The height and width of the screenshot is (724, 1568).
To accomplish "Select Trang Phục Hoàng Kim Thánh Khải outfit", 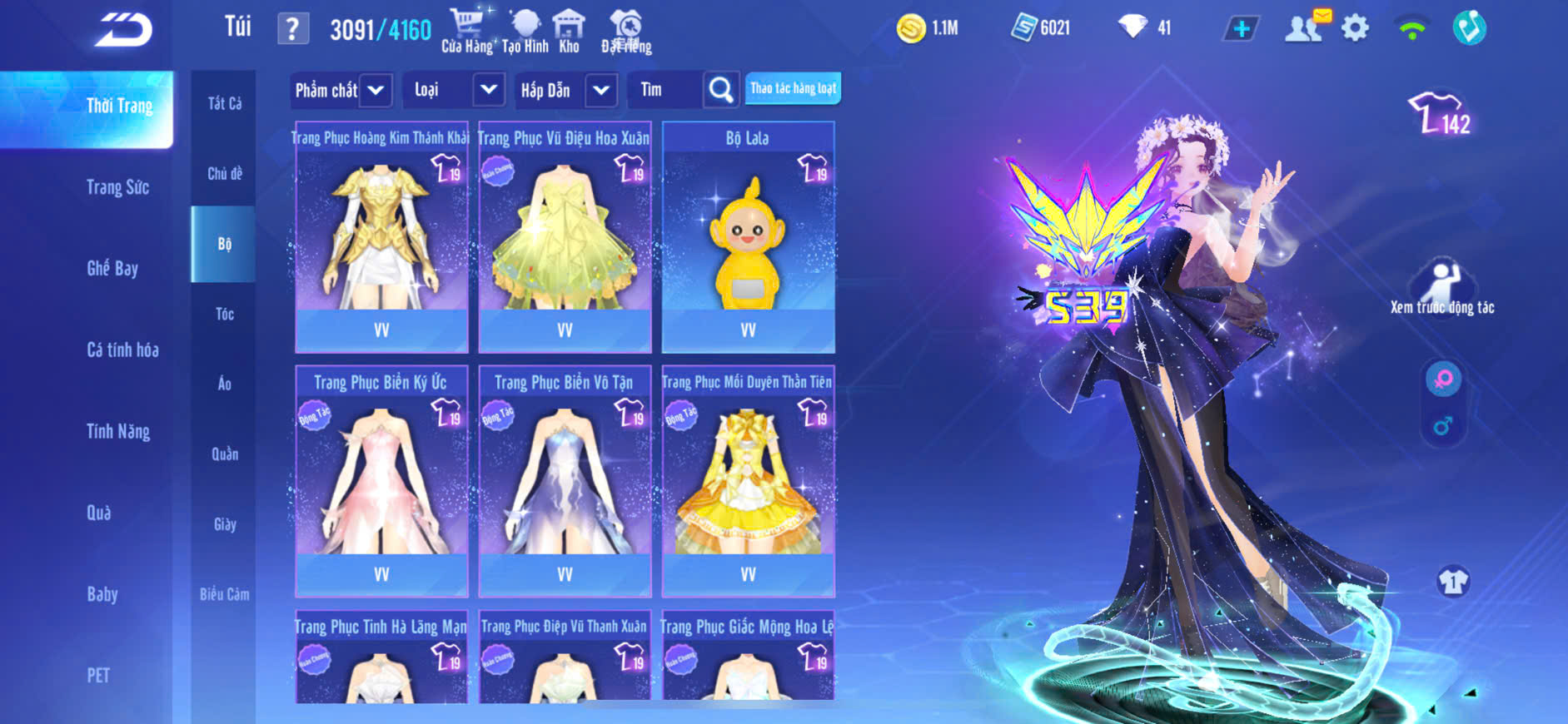I will pos(381,238).
